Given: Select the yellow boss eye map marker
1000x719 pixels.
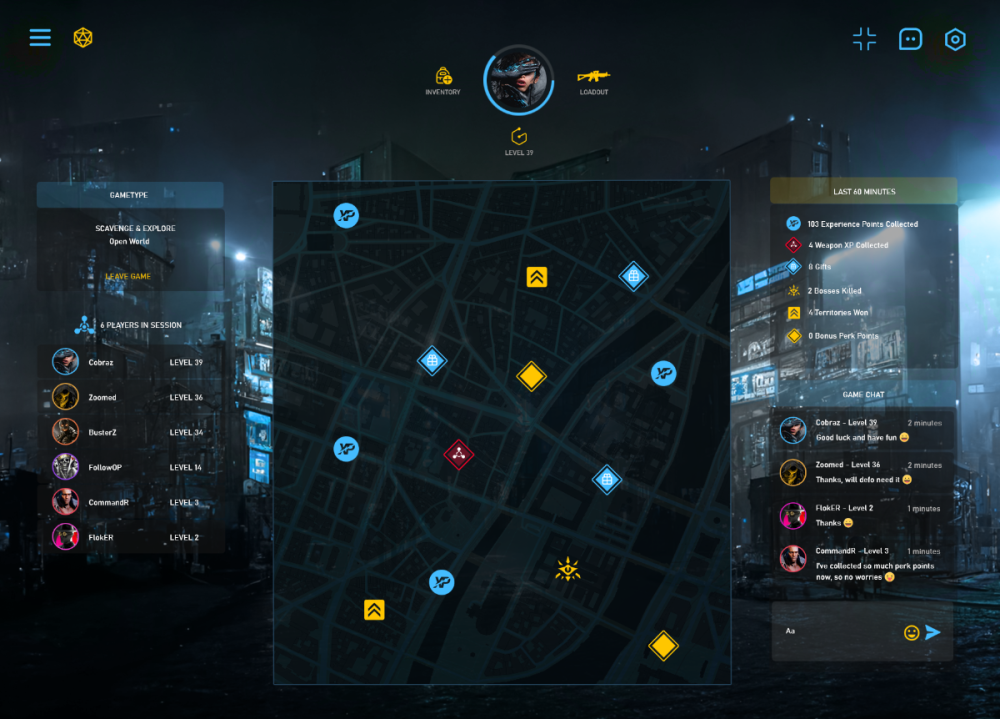Looking at the screenshot, I should pos(568,571).
